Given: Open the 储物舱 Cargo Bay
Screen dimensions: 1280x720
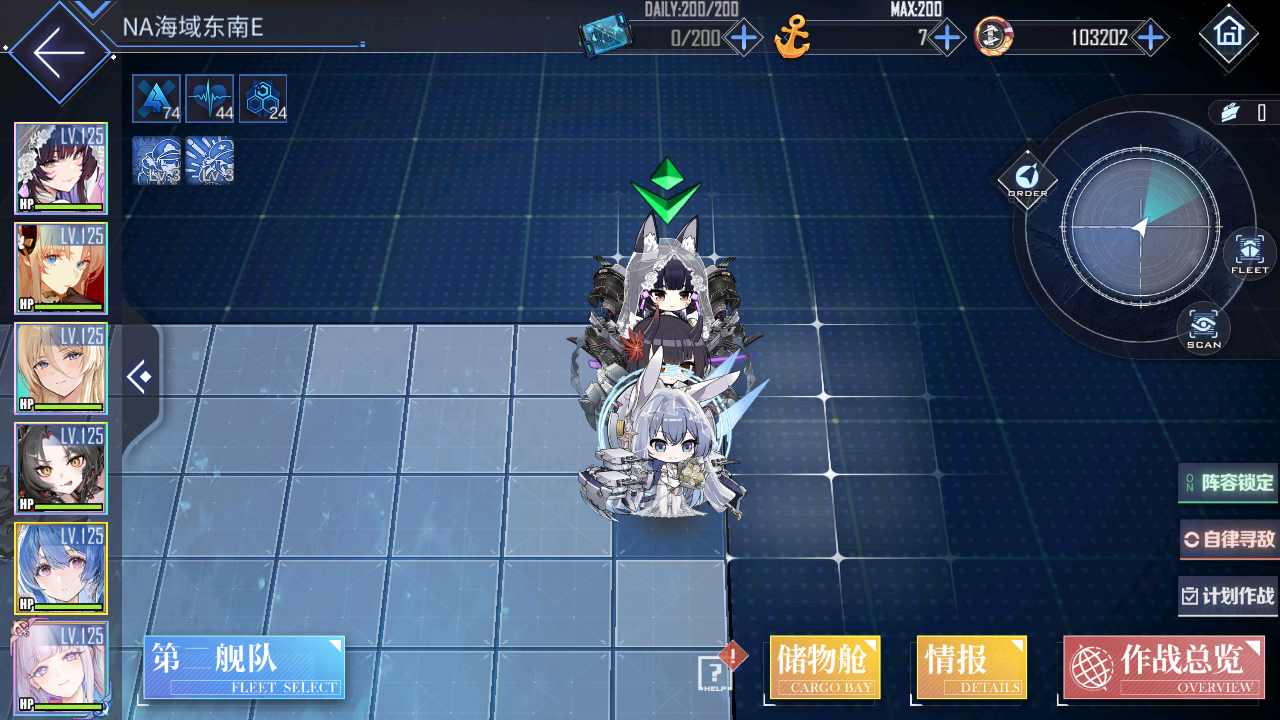Looking at the screenshot, I should [825, 667].
